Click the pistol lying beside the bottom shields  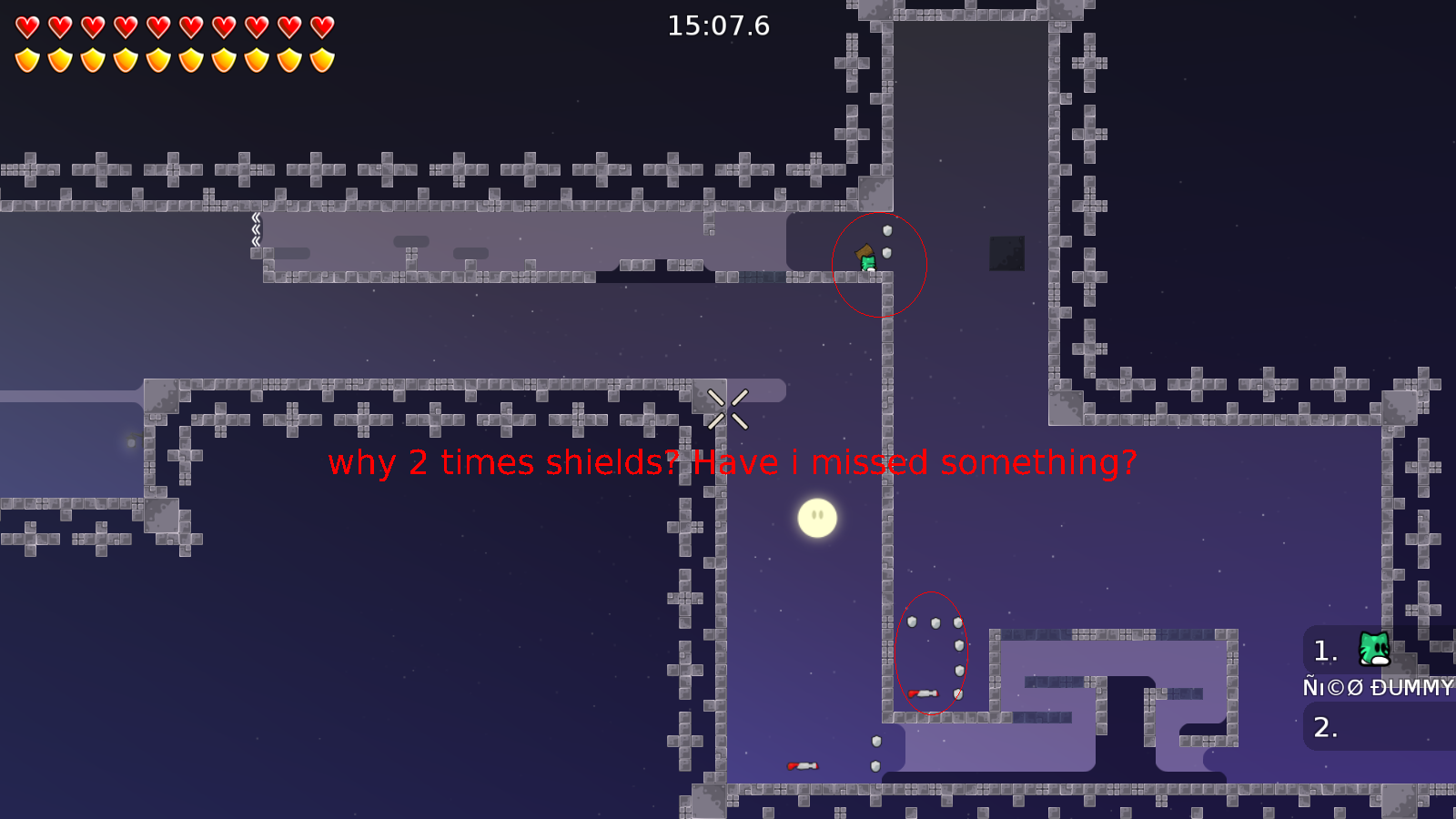pos(922,693)
